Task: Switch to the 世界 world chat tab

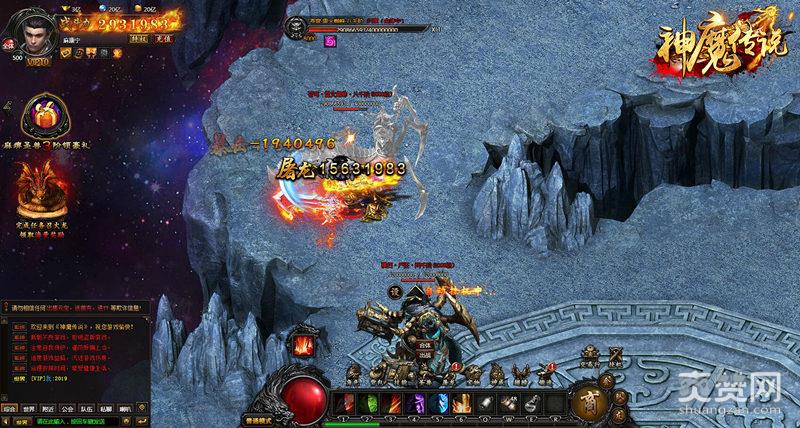Action: coord(31,408)
